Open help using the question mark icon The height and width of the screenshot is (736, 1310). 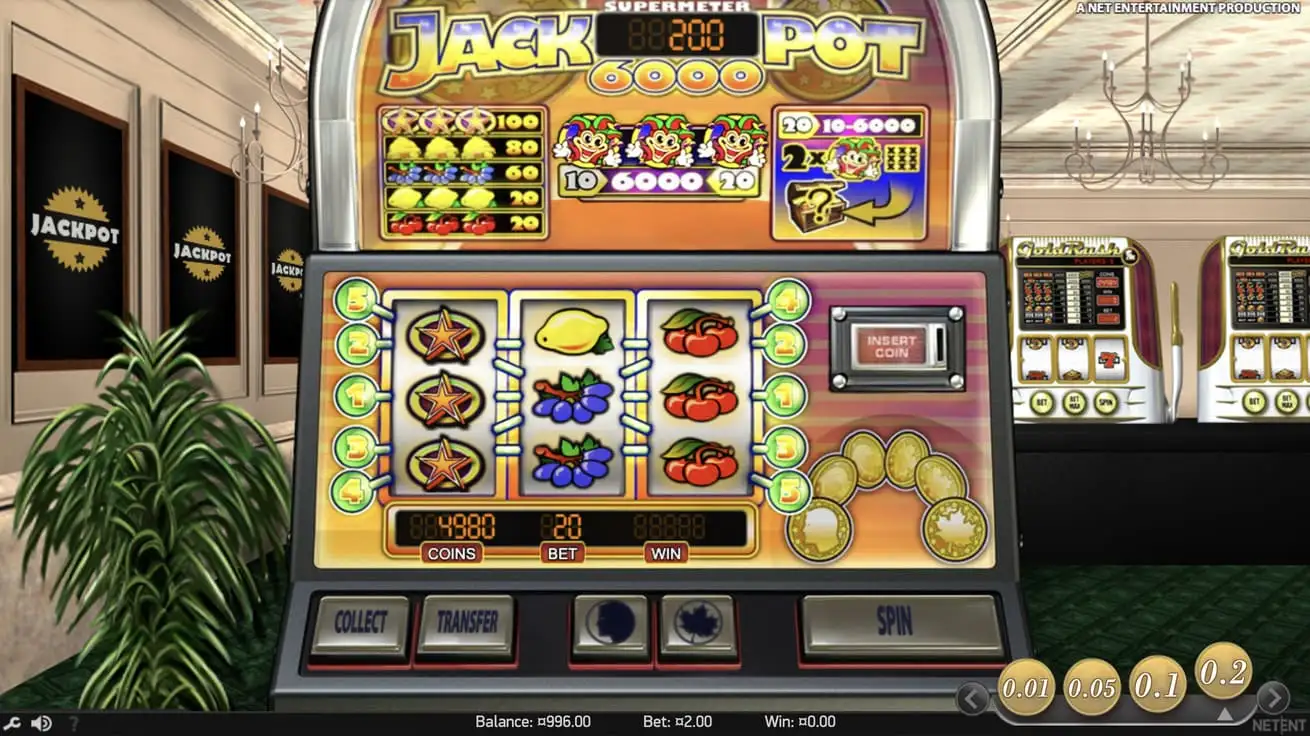[75, 721]
